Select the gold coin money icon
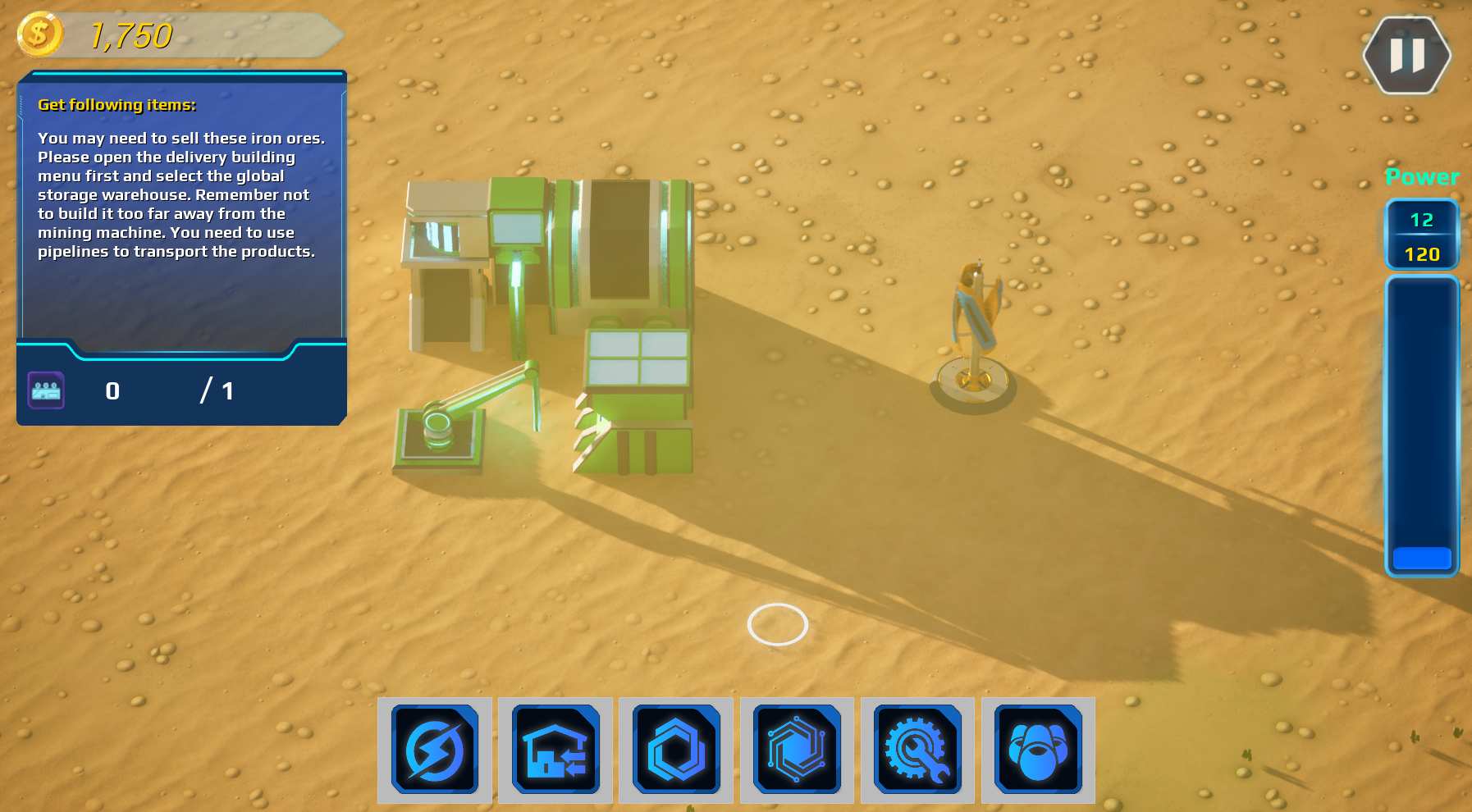Screen dimensions: 1472x812 (39, 34)
